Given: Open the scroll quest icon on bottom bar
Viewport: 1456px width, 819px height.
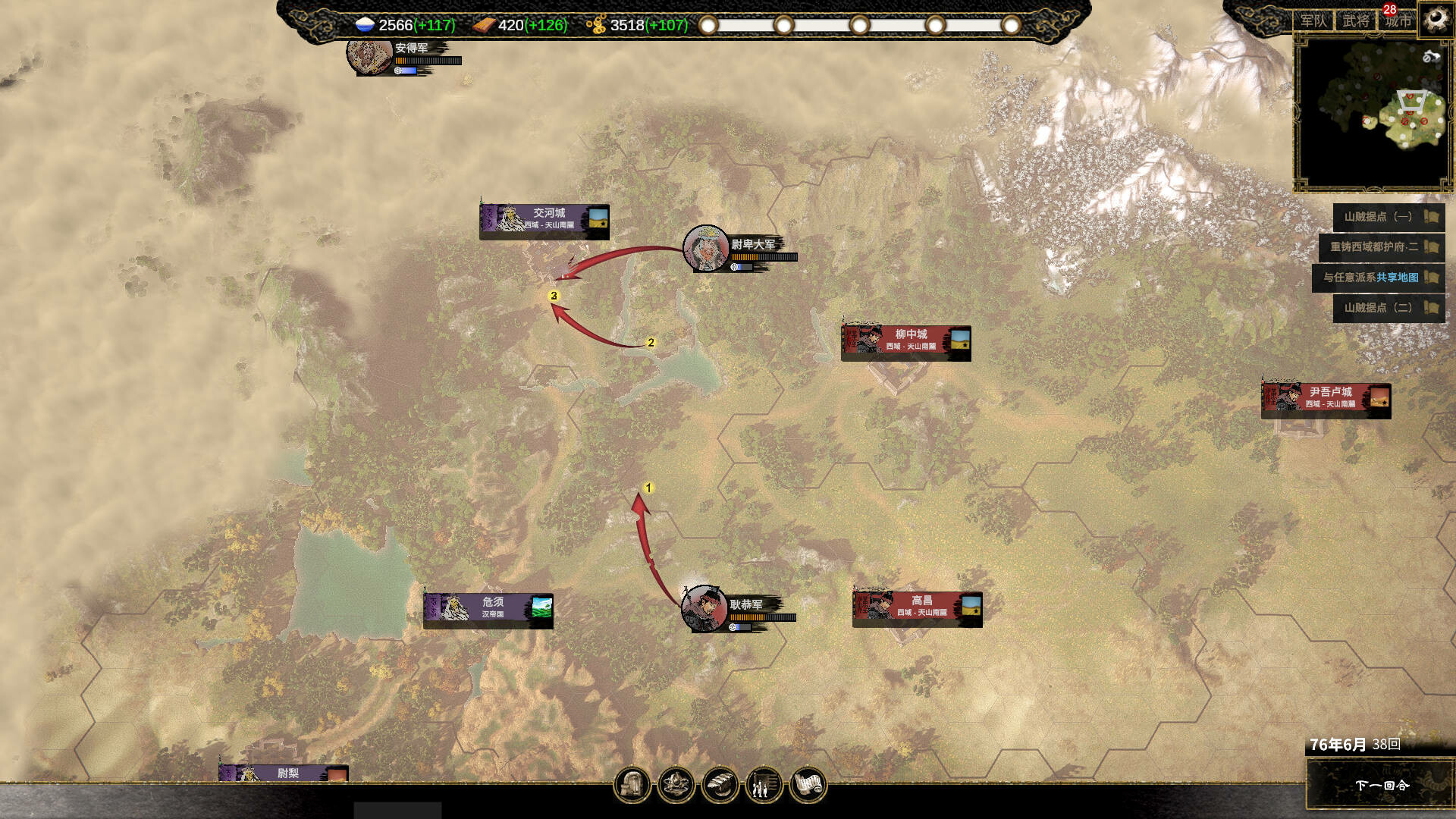Looking at the screenshot, I should point(810,785).
